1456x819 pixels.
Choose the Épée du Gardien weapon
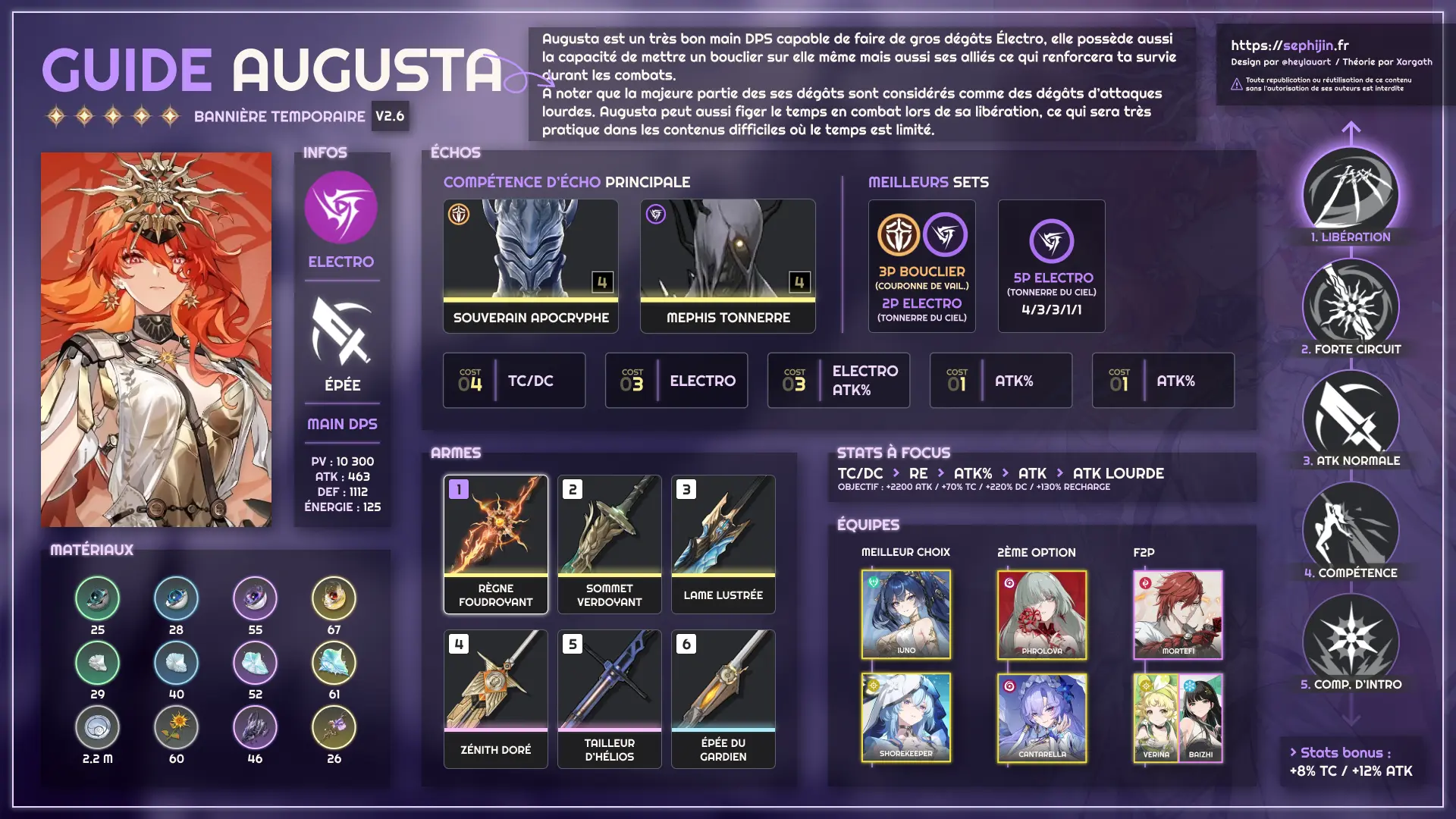point(723,698)
